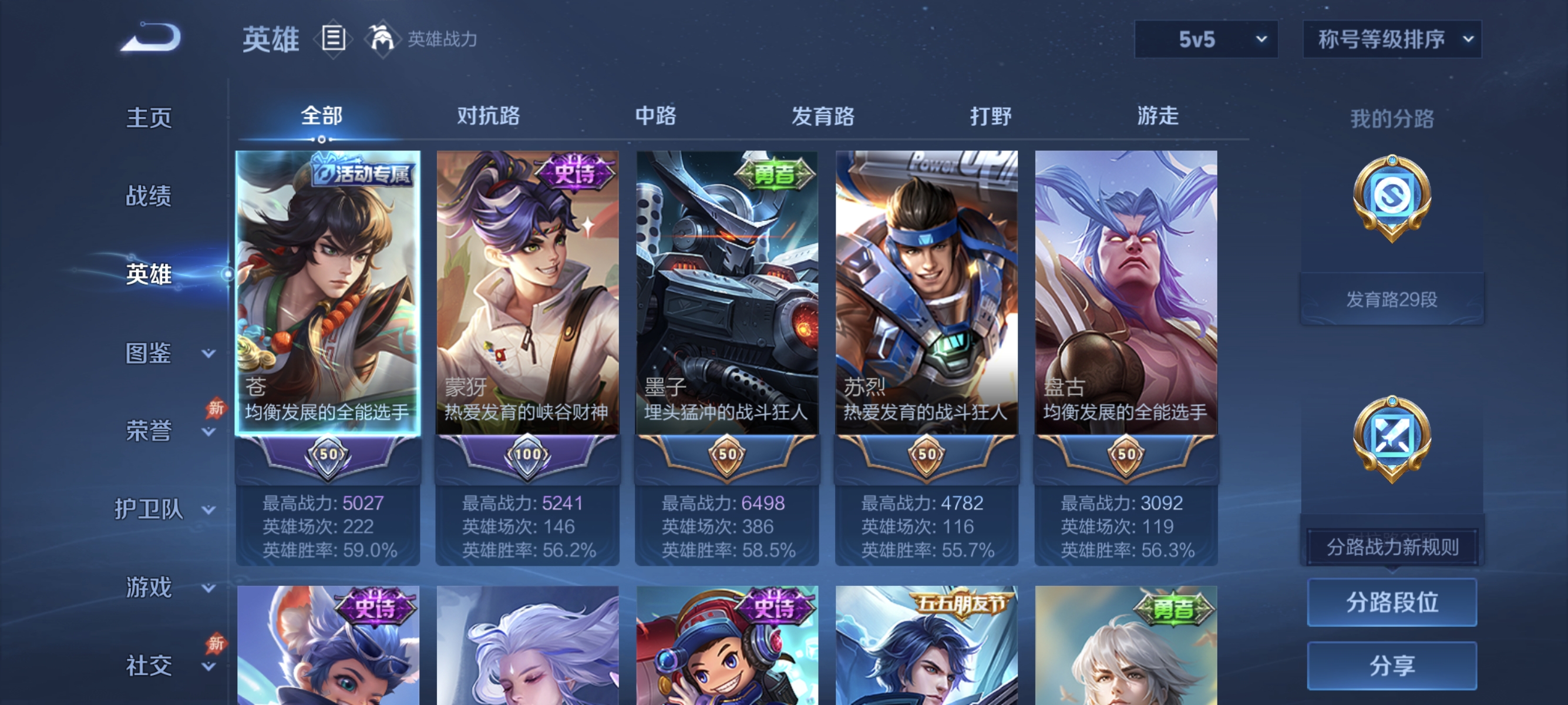Select the 对抗路 hero category tab
Screen dimensions: 1568x705
point(488,117)
